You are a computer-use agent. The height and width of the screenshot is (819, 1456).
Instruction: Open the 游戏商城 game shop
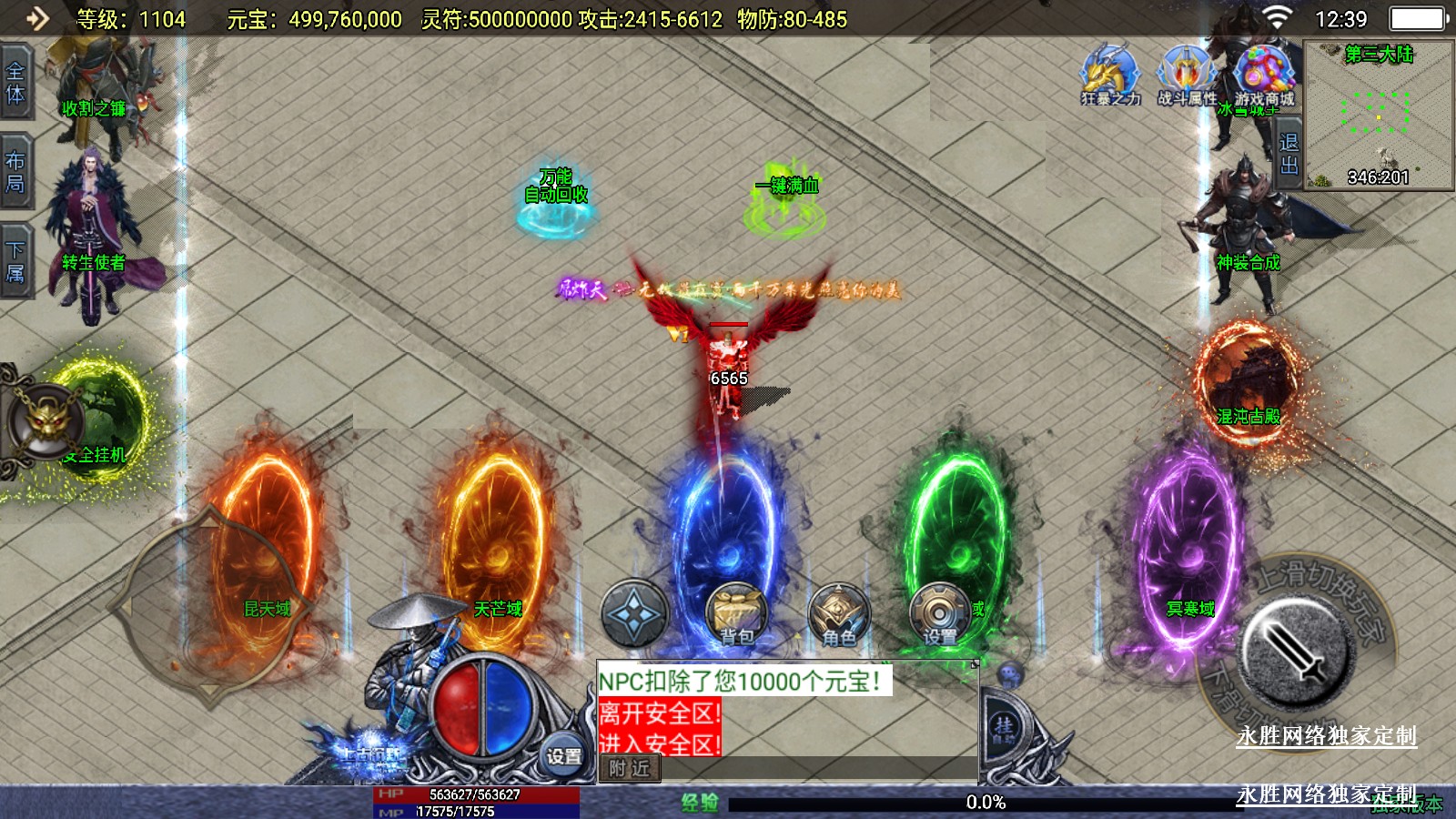point(1264,76)
